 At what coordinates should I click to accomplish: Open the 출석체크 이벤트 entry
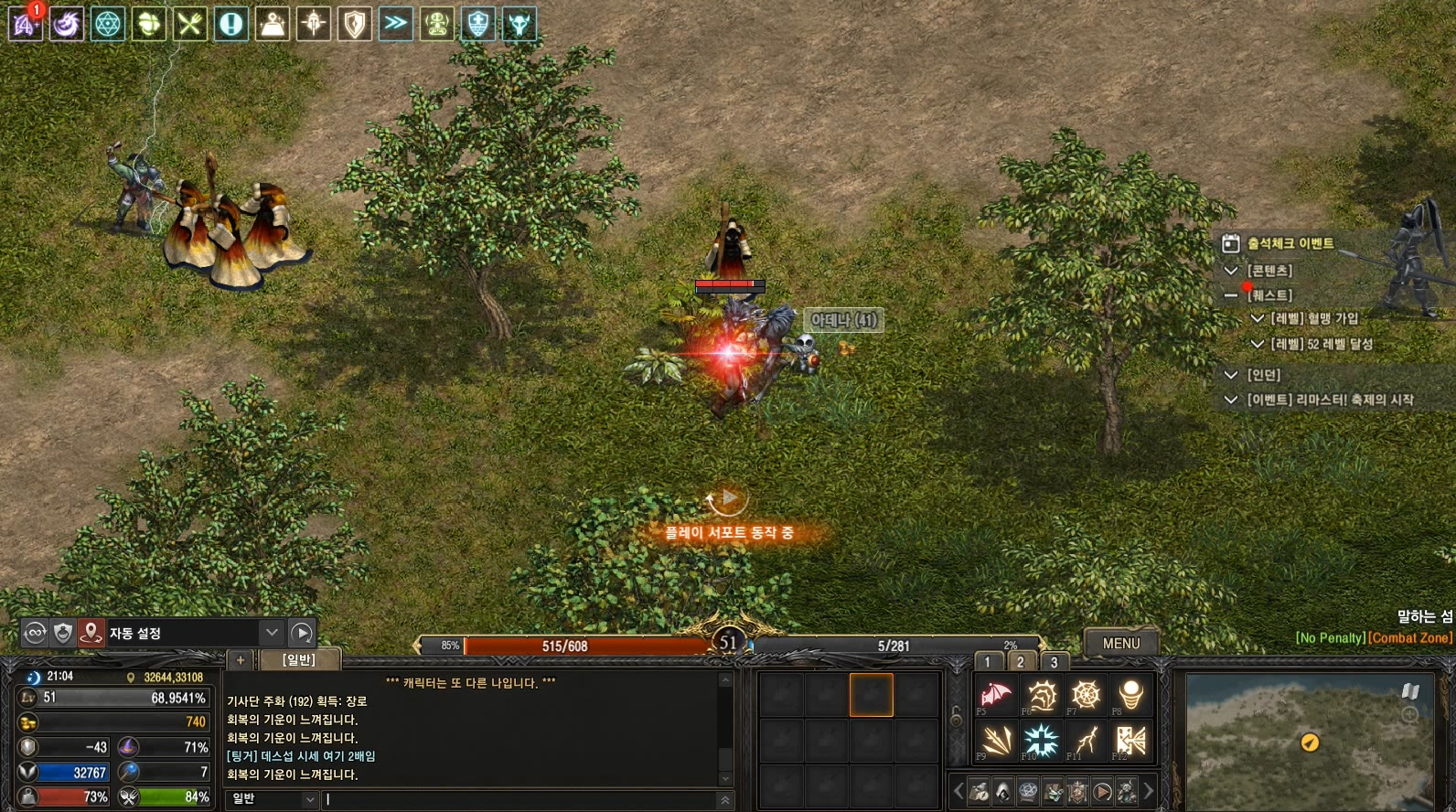tap(1290, 243)
